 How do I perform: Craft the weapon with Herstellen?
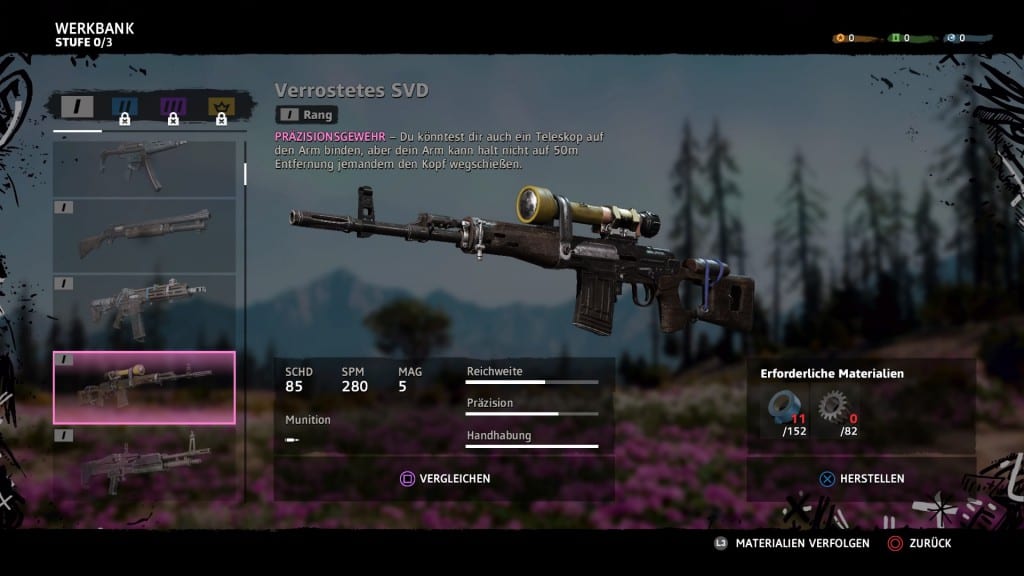[862, 479]
